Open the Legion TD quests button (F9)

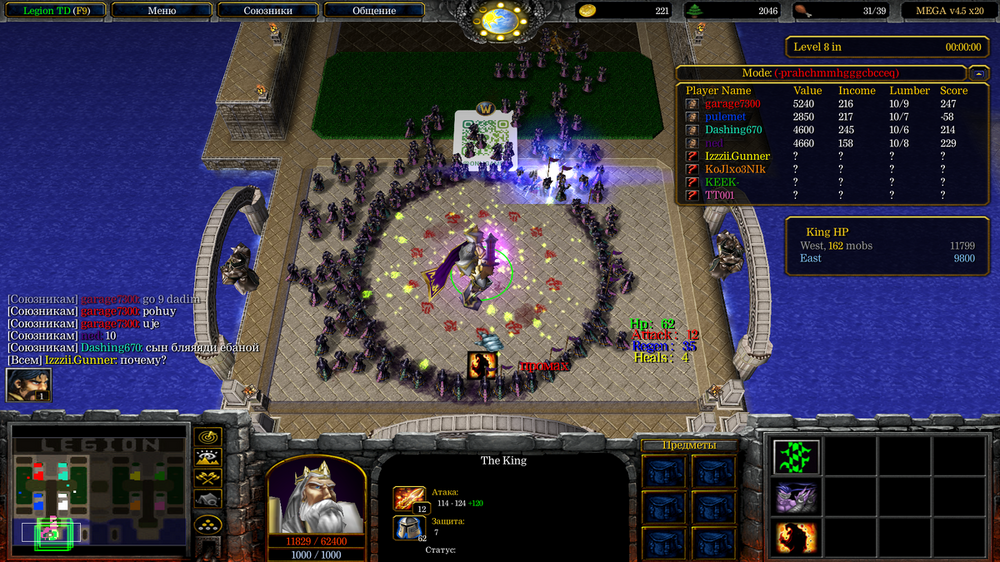pos(52,10)
